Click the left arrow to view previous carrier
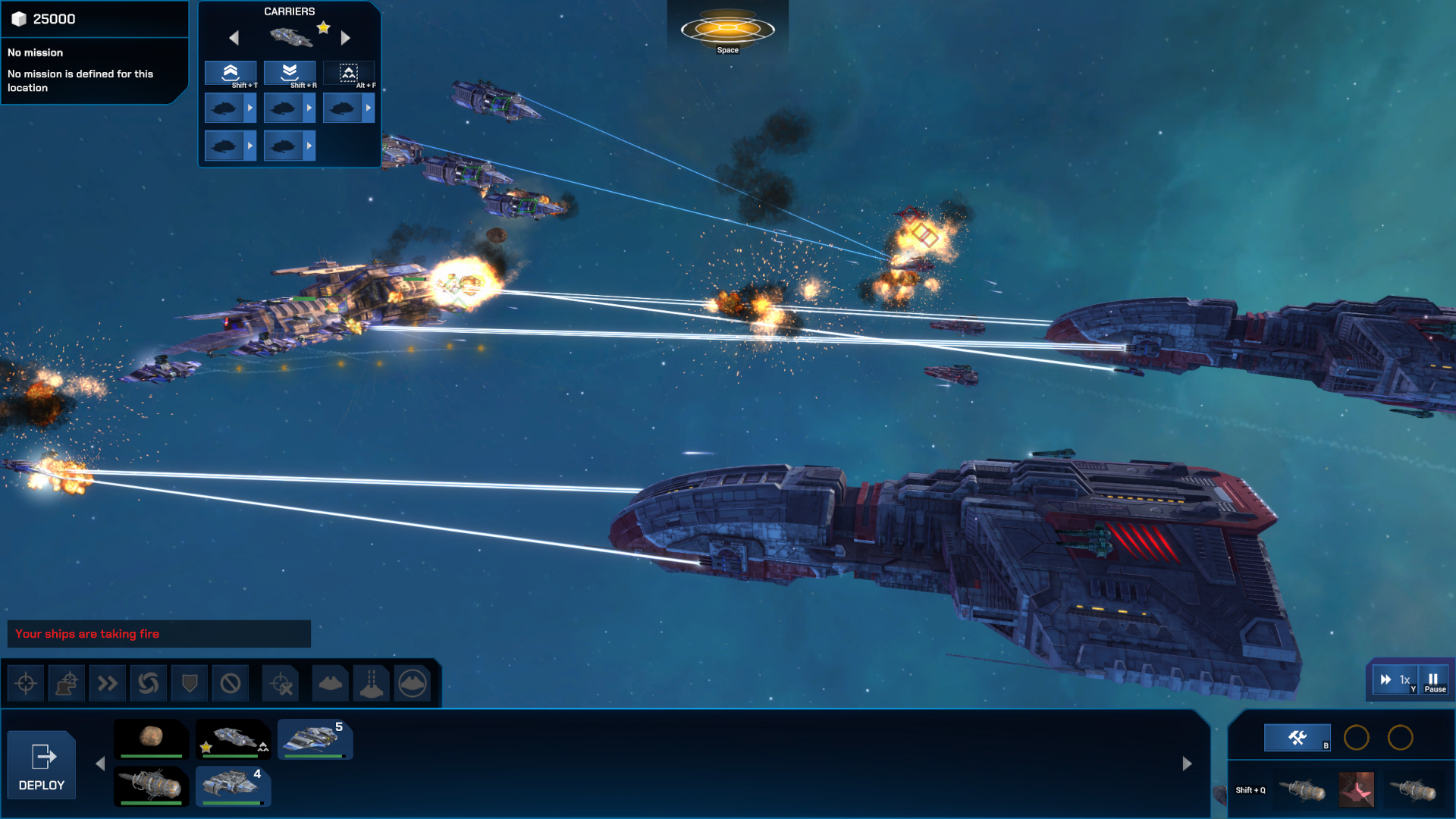The height and width of the screenshot is (819, 1456). [234, 36]
